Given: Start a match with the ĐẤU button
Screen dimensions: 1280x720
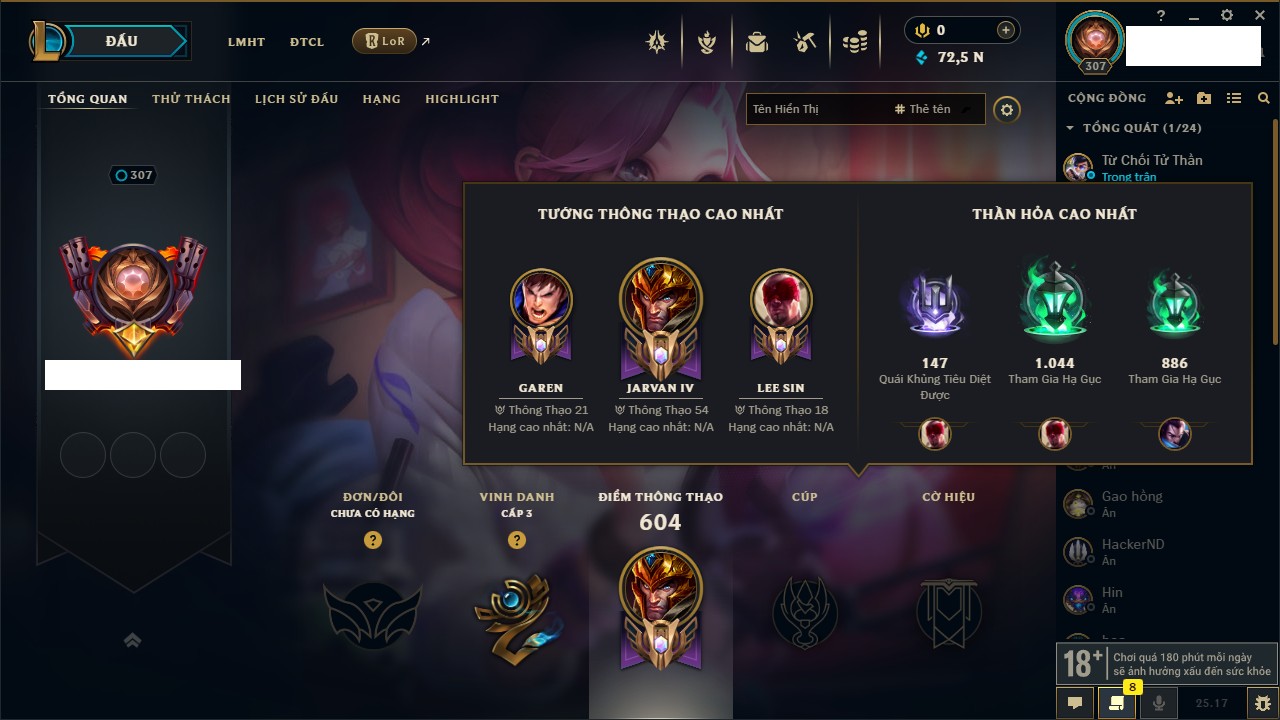Looking at the screenshot, I should [122, 41].
